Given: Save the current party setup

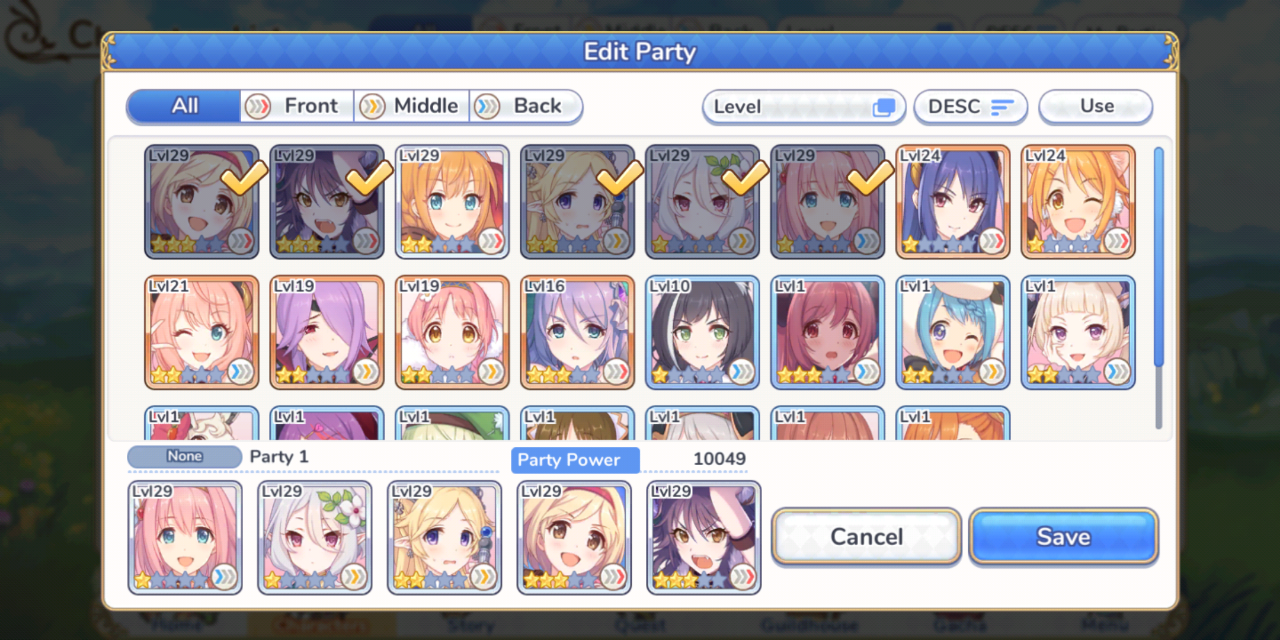Looking at the screenshot, I should [1063, 537].
